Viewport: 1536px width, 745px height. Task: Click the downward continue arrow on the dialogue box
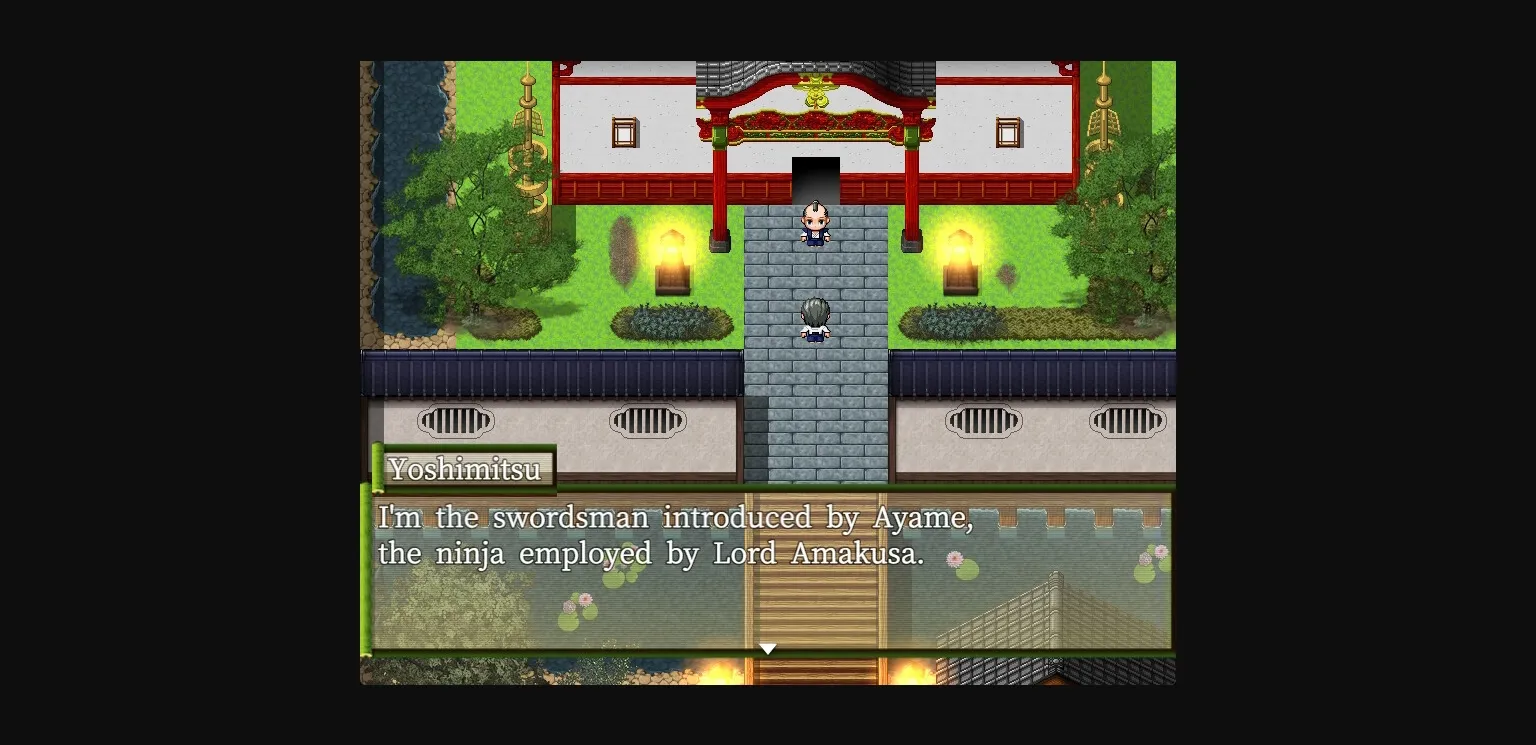click(x=768, y=648)
